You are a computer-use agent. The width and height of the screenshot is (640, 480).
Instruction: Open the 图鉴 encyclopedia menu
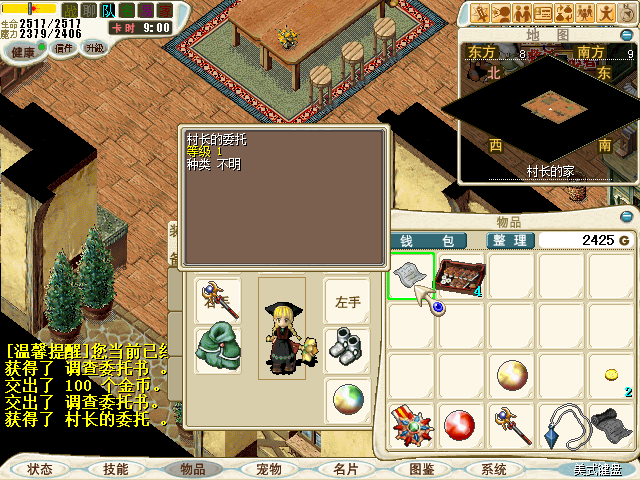tap(421, 468)
